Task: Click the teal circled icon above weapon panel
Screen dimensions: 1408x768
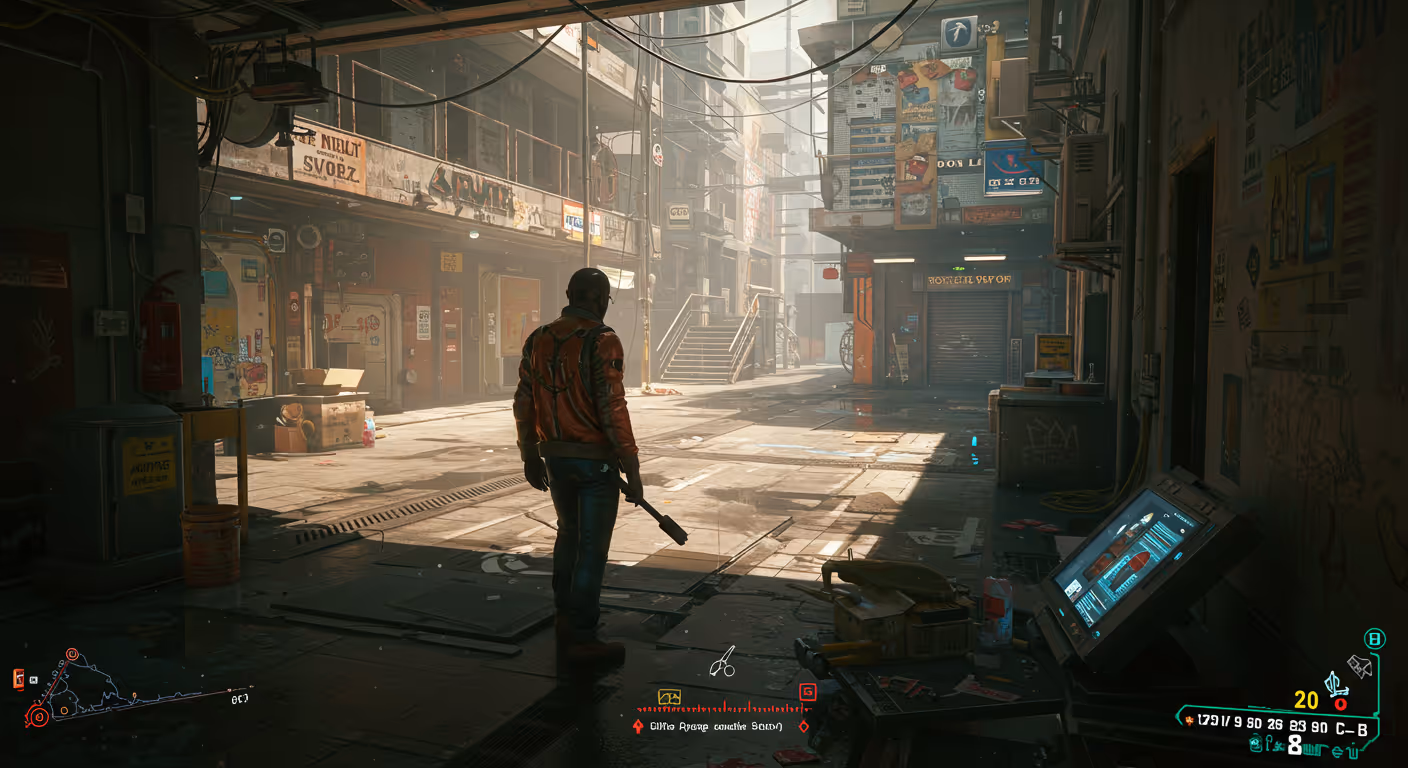Action: 1375,638
